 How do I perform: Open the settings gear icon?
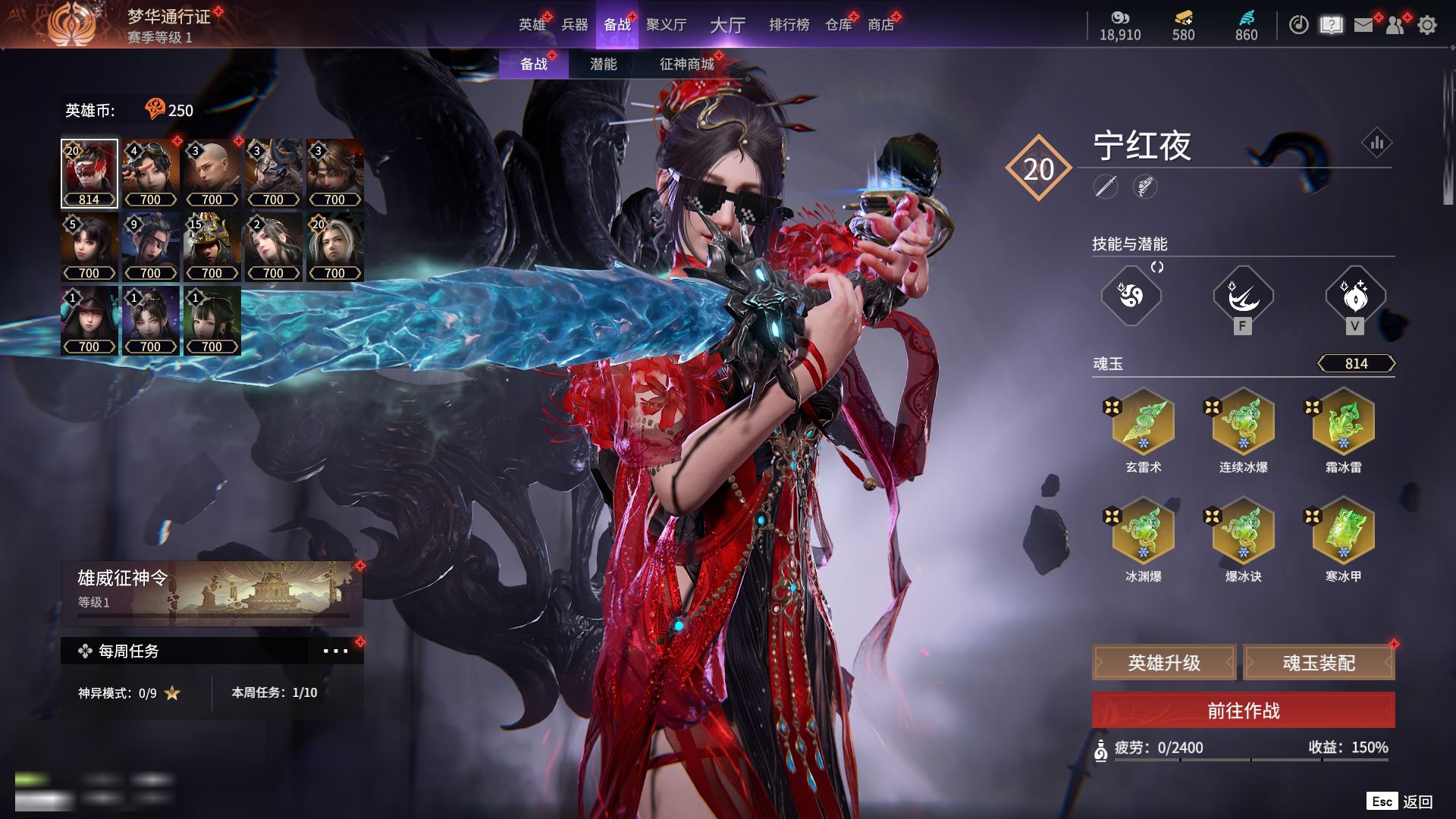click(1426, 25)
